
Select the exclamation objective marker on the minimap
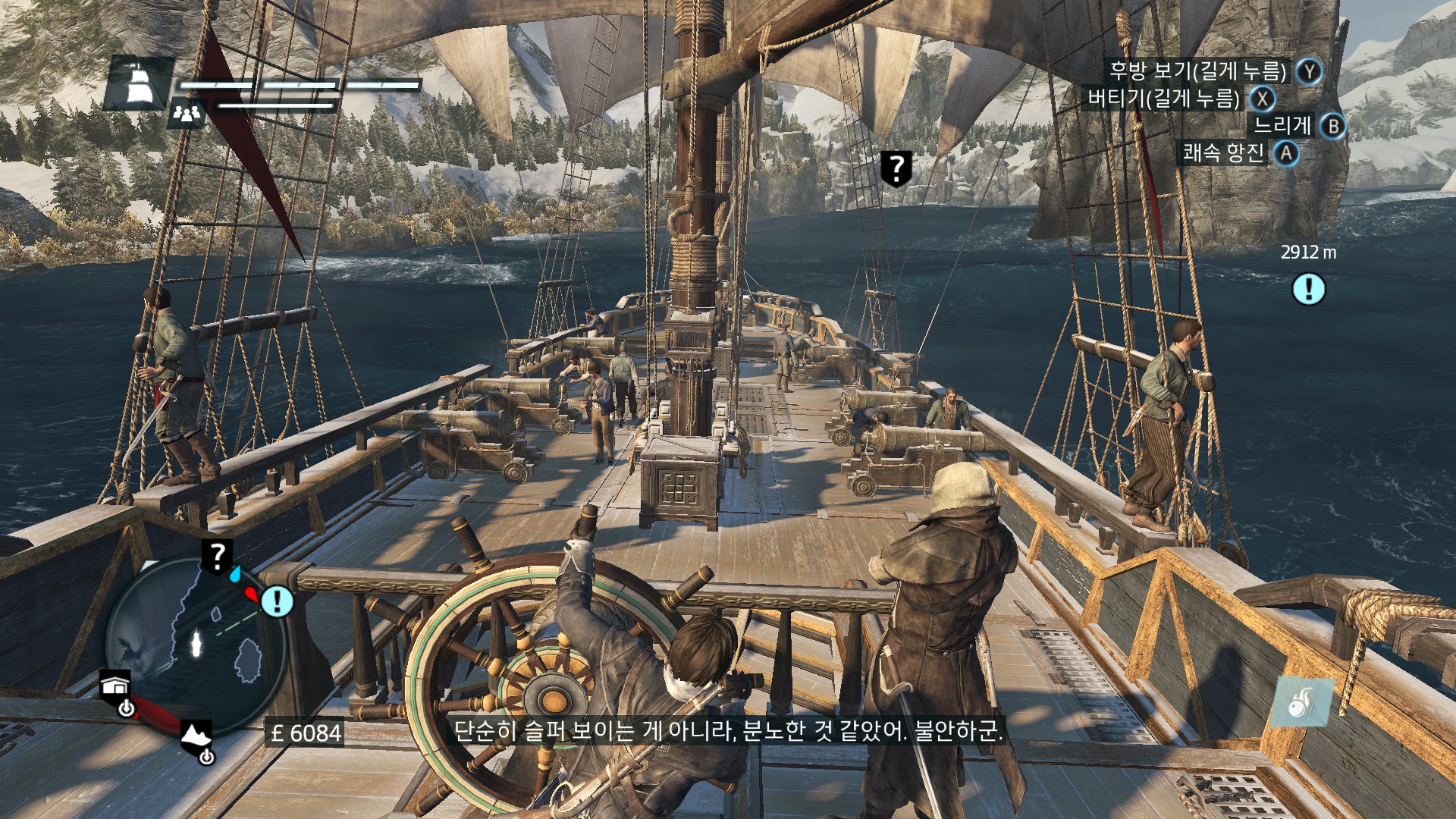tap(278, 601)
